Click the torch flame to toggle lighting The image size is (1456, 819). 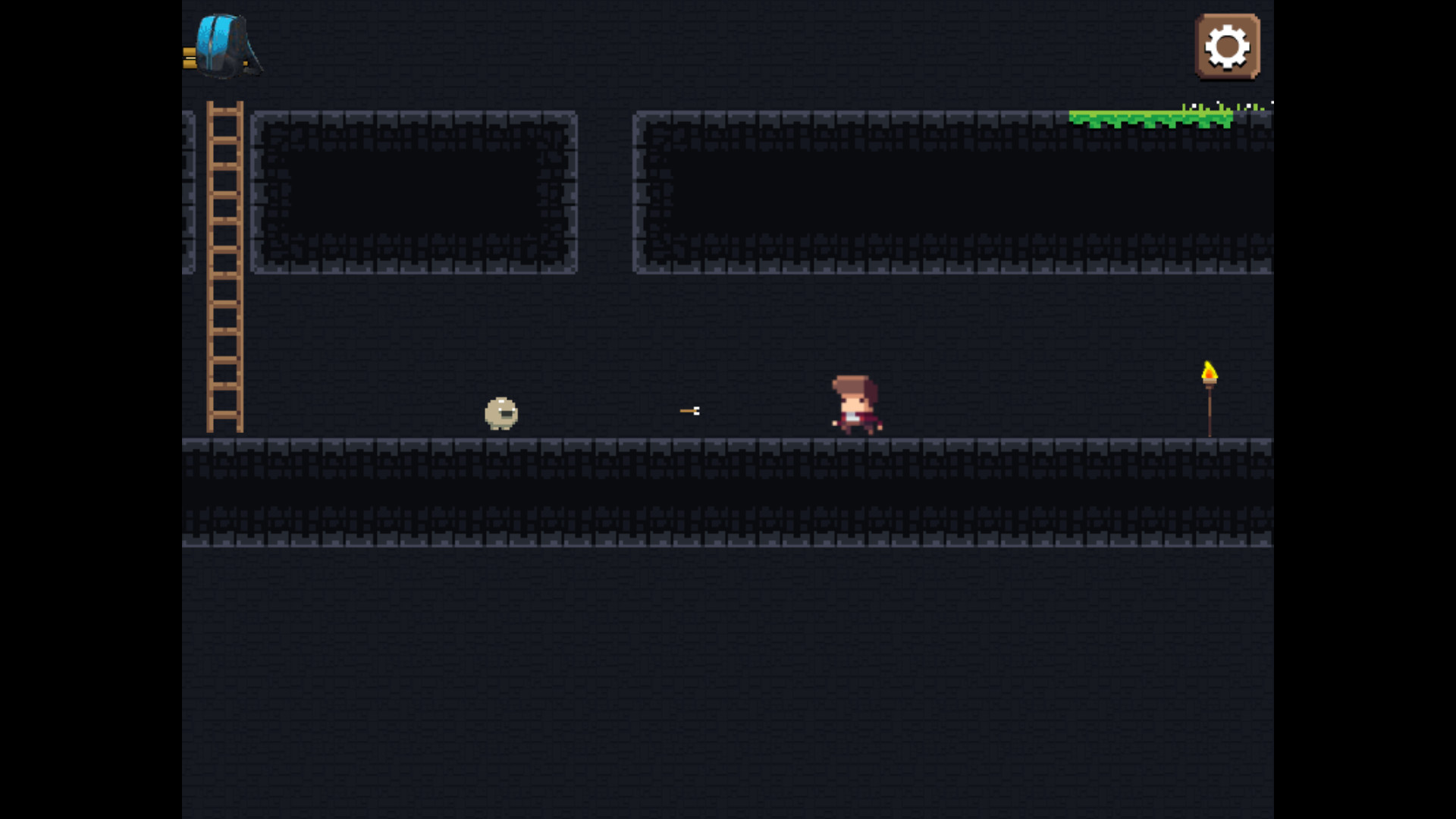[1210, 372]
